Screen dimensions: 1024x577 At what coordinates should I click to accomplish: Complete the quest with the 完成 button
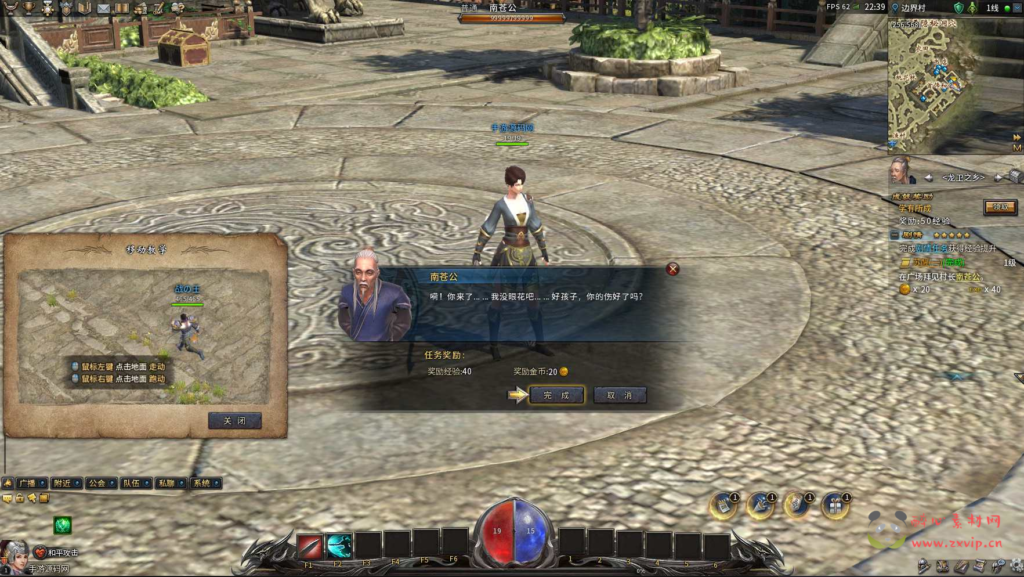pyautogui.click(x=556, y=395)
